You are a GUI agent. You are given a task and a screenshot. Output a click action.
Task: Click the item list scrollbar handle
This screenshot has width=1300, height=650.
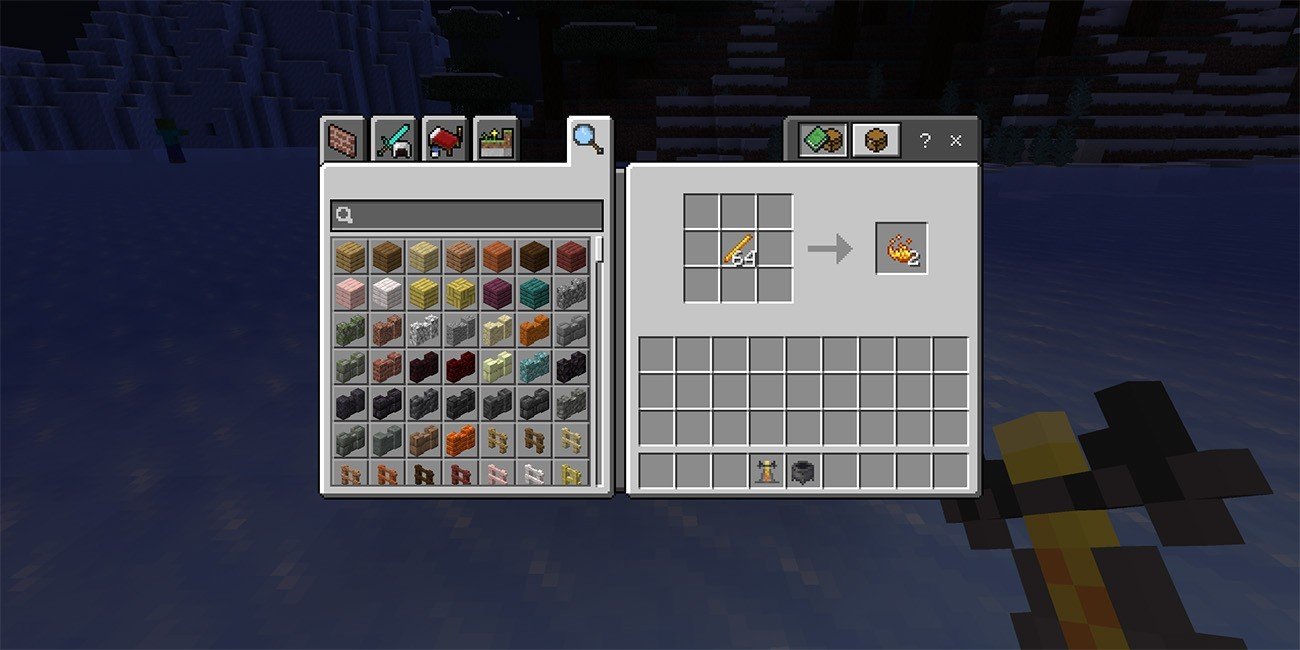(x=599, y=248)
